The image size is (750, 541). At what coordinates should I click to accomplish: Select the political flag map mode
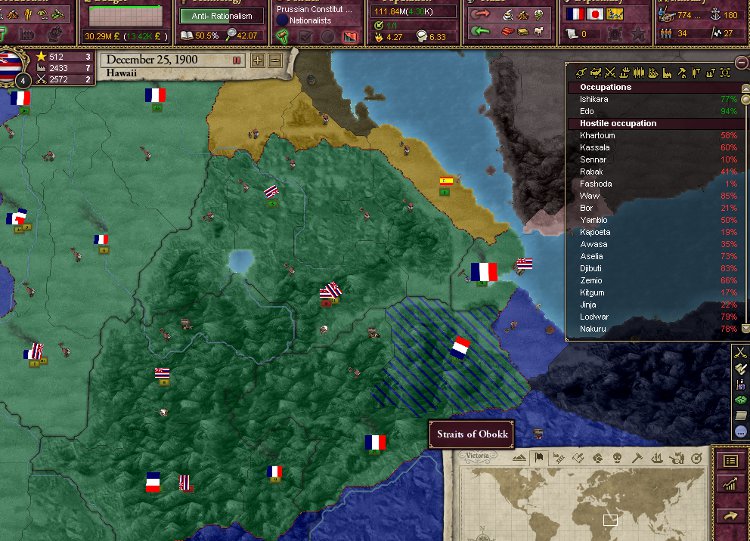click(539, 459)
